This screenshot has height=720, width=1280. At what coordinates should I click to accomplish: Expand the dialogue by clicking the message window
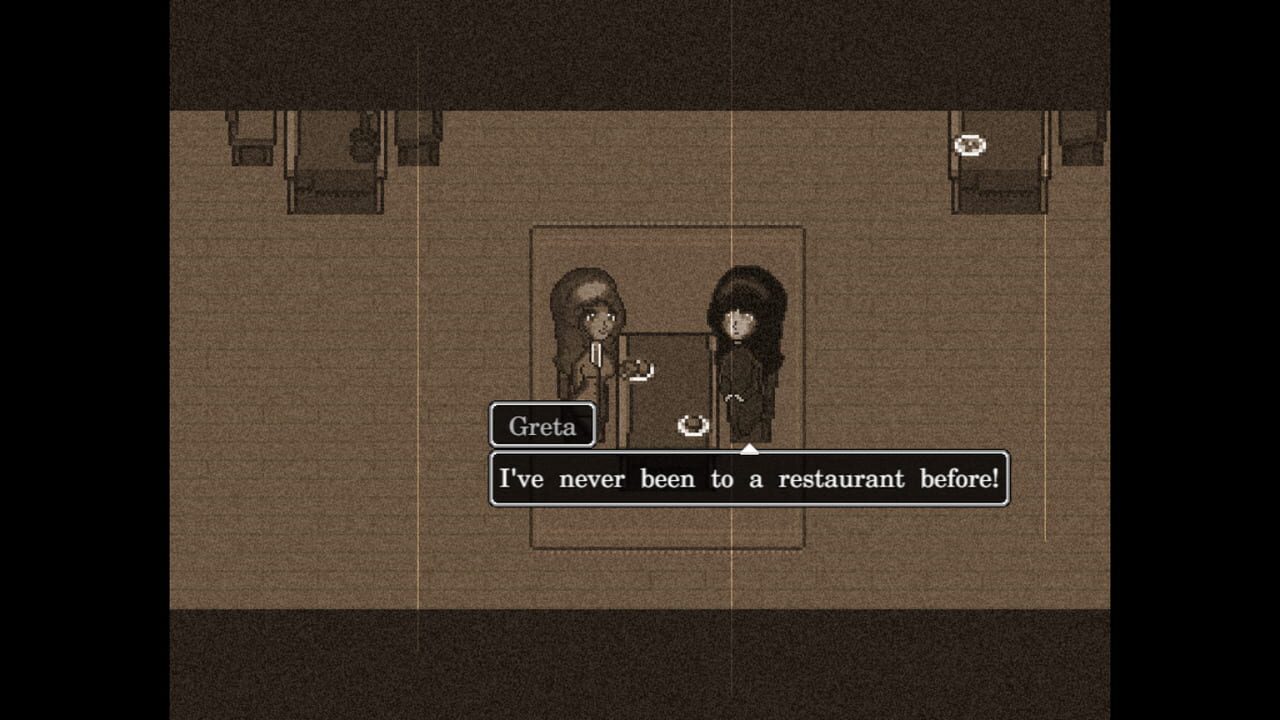[x=750, y=478]
